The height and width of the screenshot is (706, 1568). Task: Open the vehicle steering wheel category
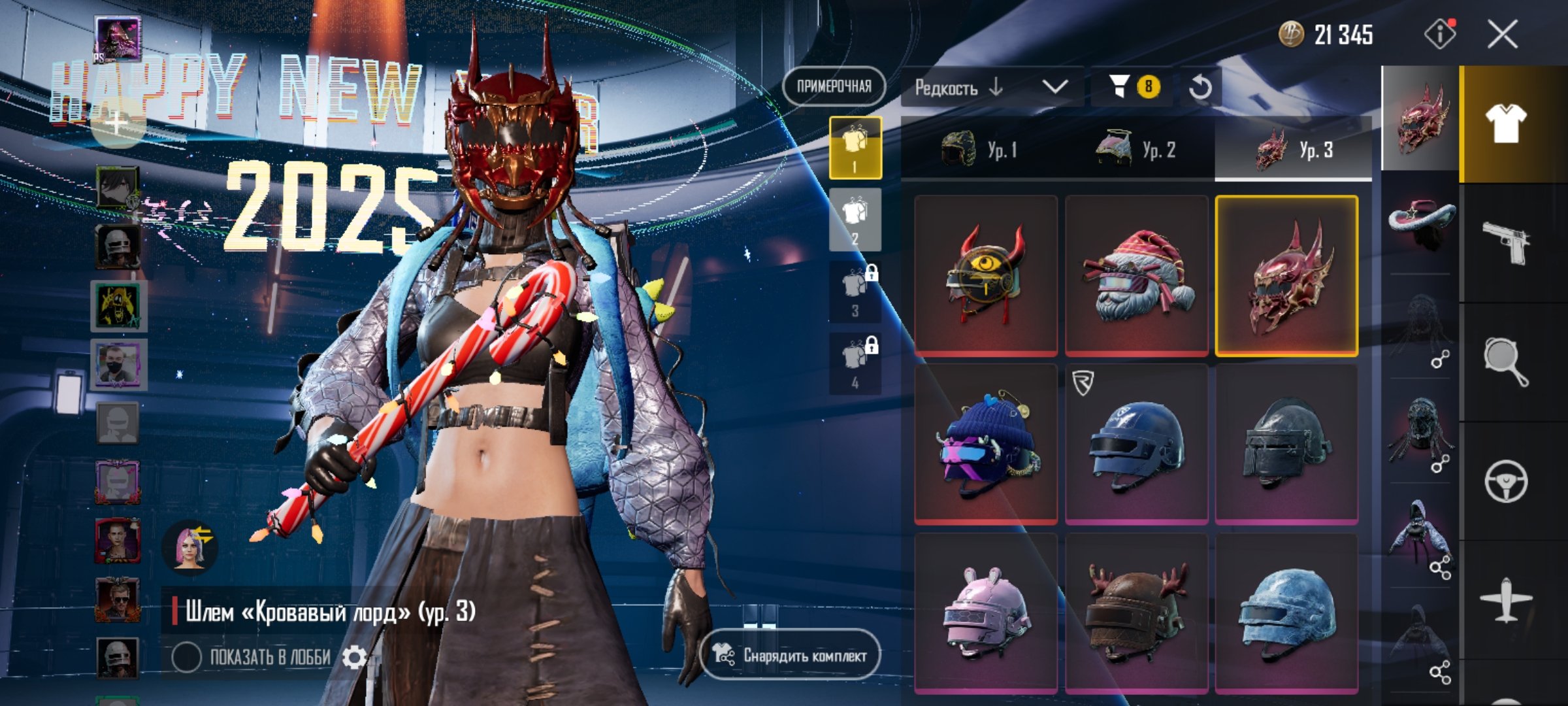coord(1506,482)
